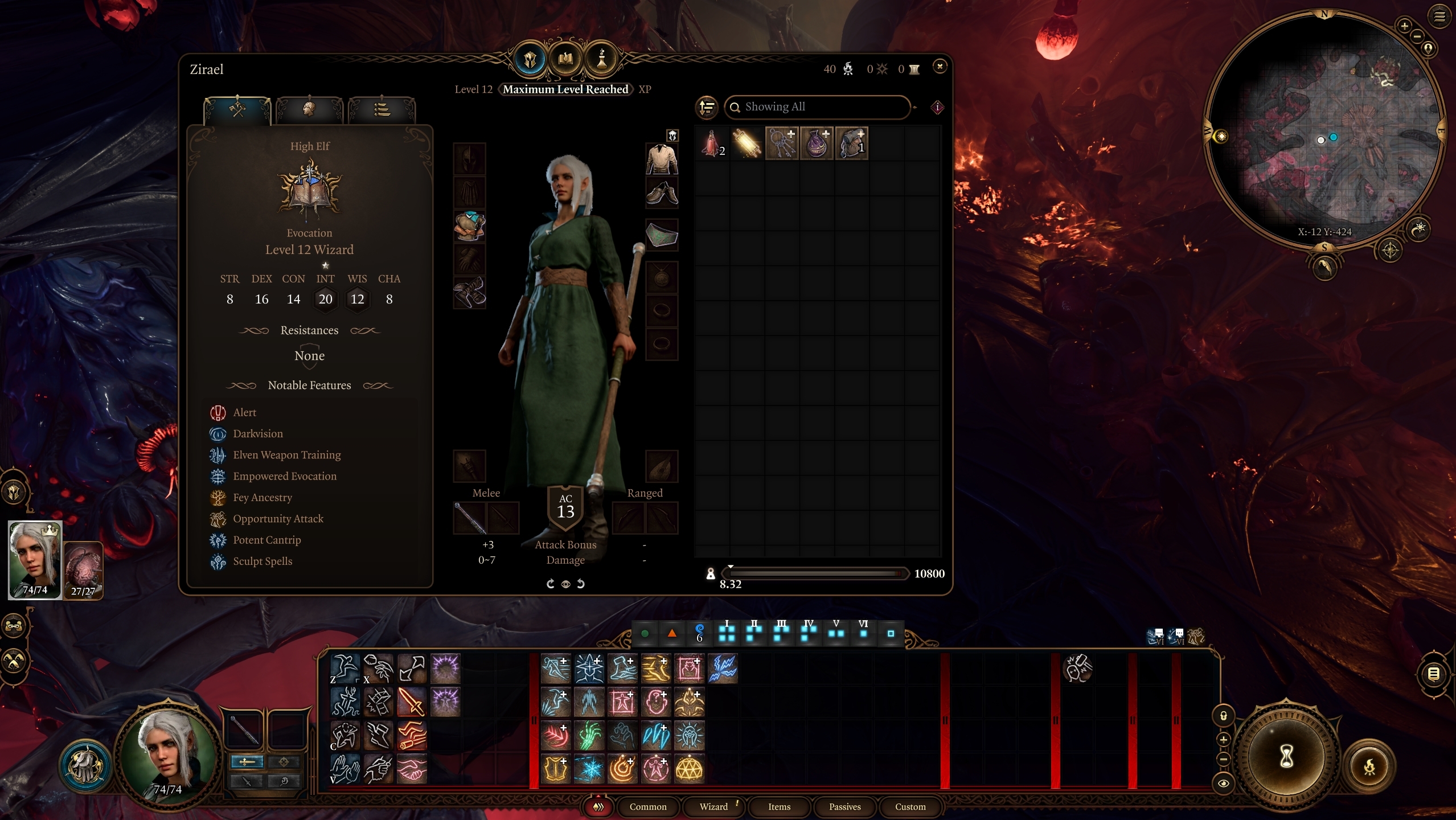Open the spellbook panel tab
Screen dimensions: 1456x820
coord(565,59)
